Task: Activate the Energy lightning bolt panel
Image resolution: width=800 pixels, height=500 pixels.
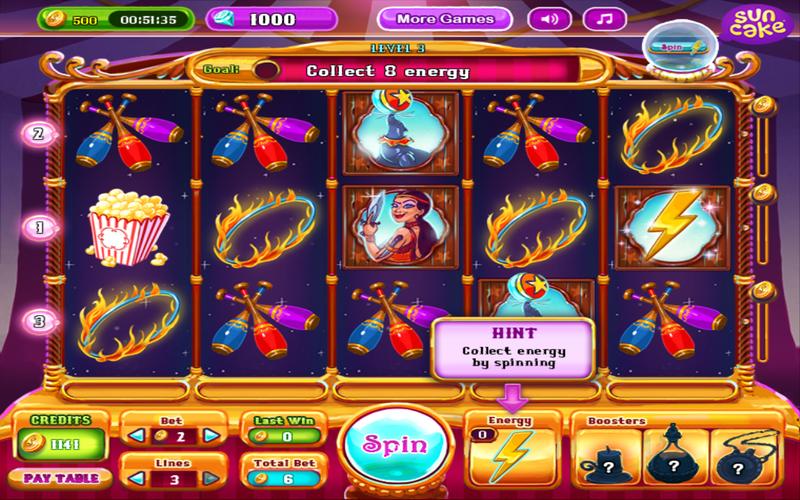Action: click(x=513, y=450)
